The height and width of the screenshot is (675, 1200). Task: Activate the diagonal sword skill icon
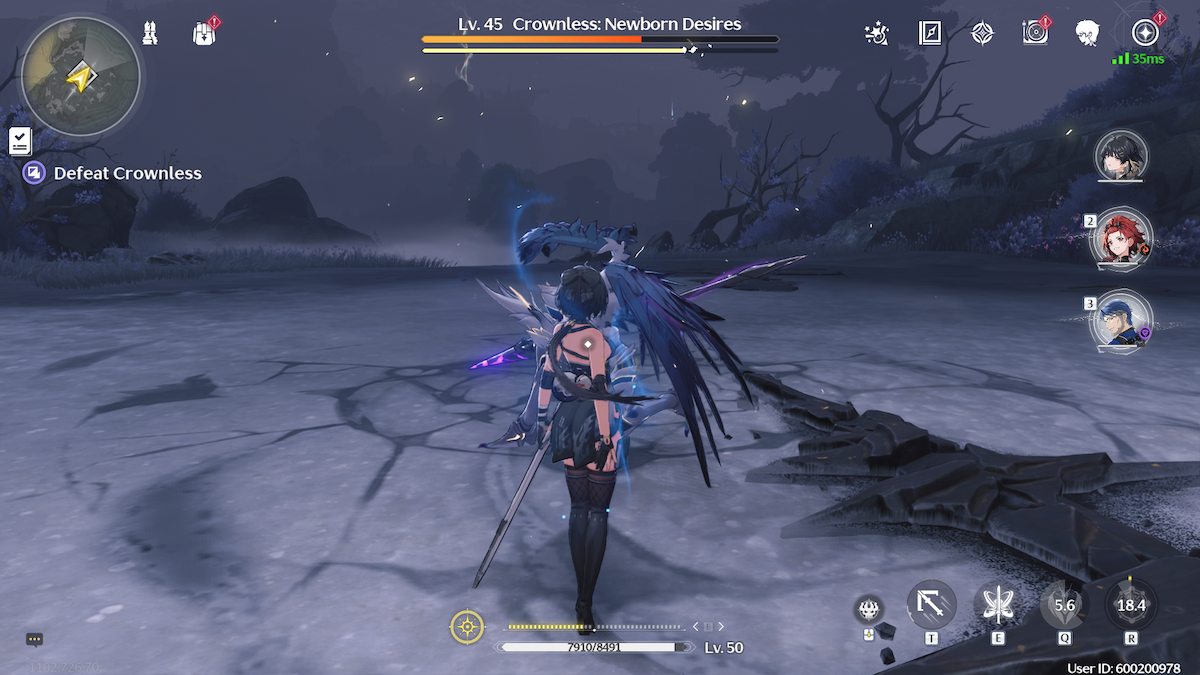(931, 604)
